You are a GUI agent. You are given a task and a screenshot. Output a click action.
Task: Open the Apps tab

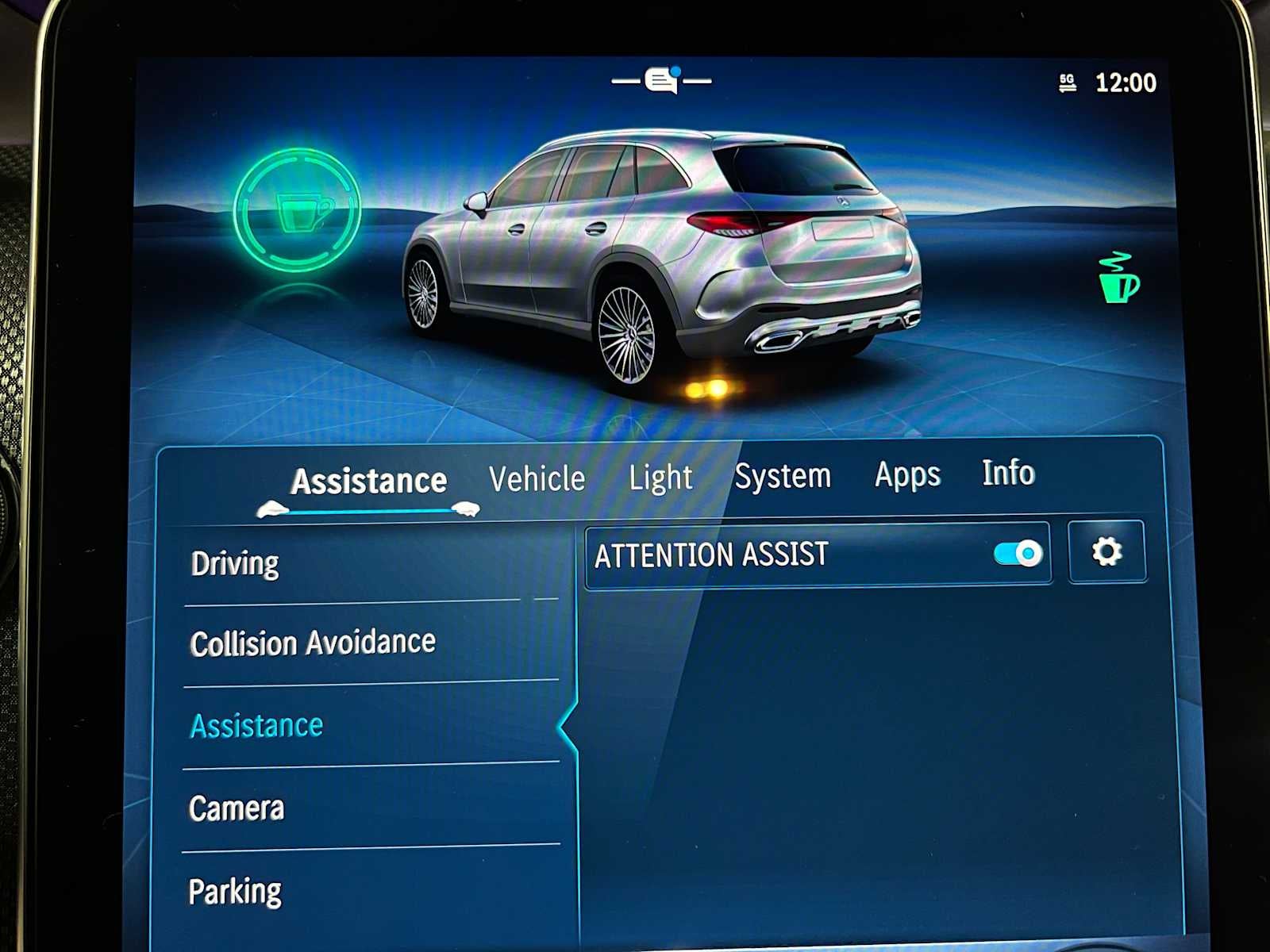907,474
